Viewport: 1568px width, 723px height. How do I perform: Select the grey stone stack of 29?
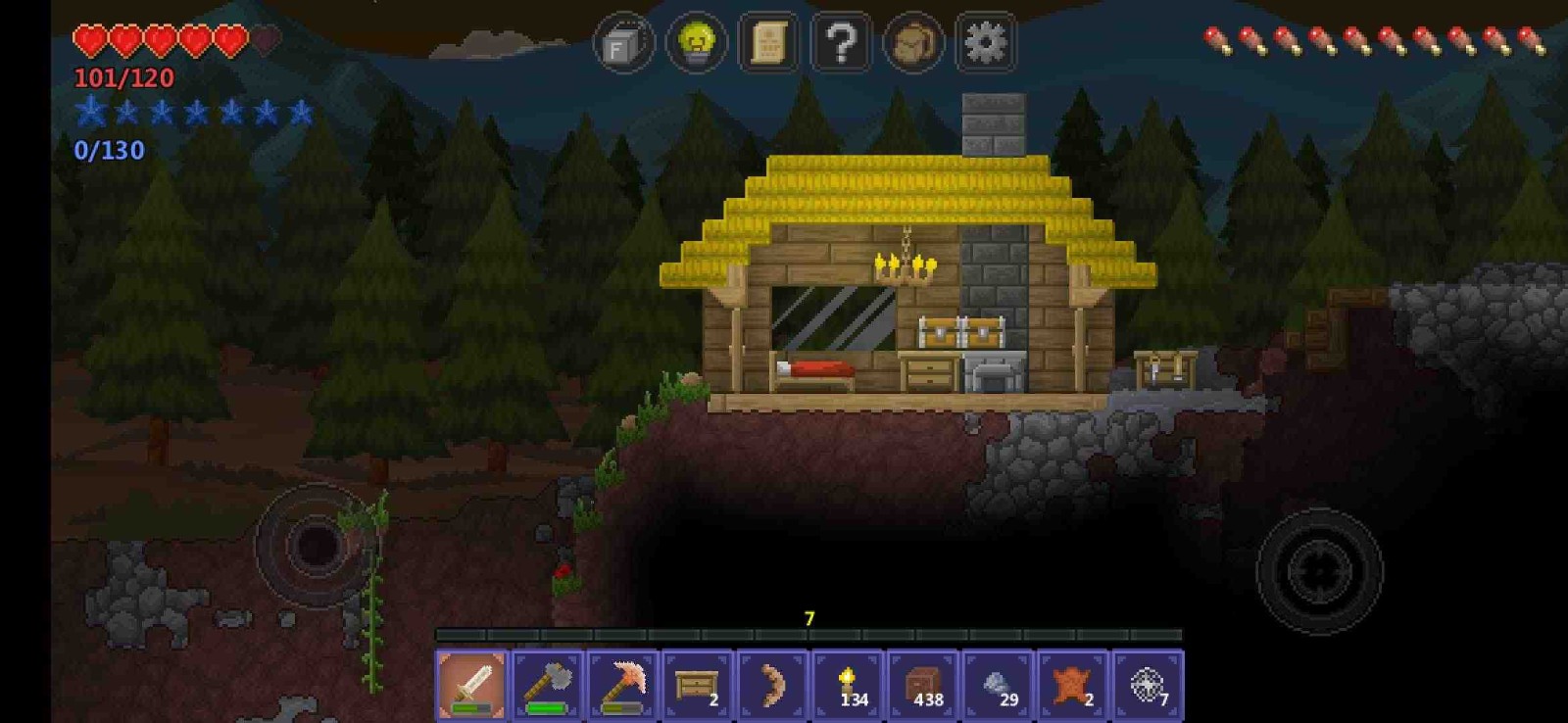coord(998,685)
